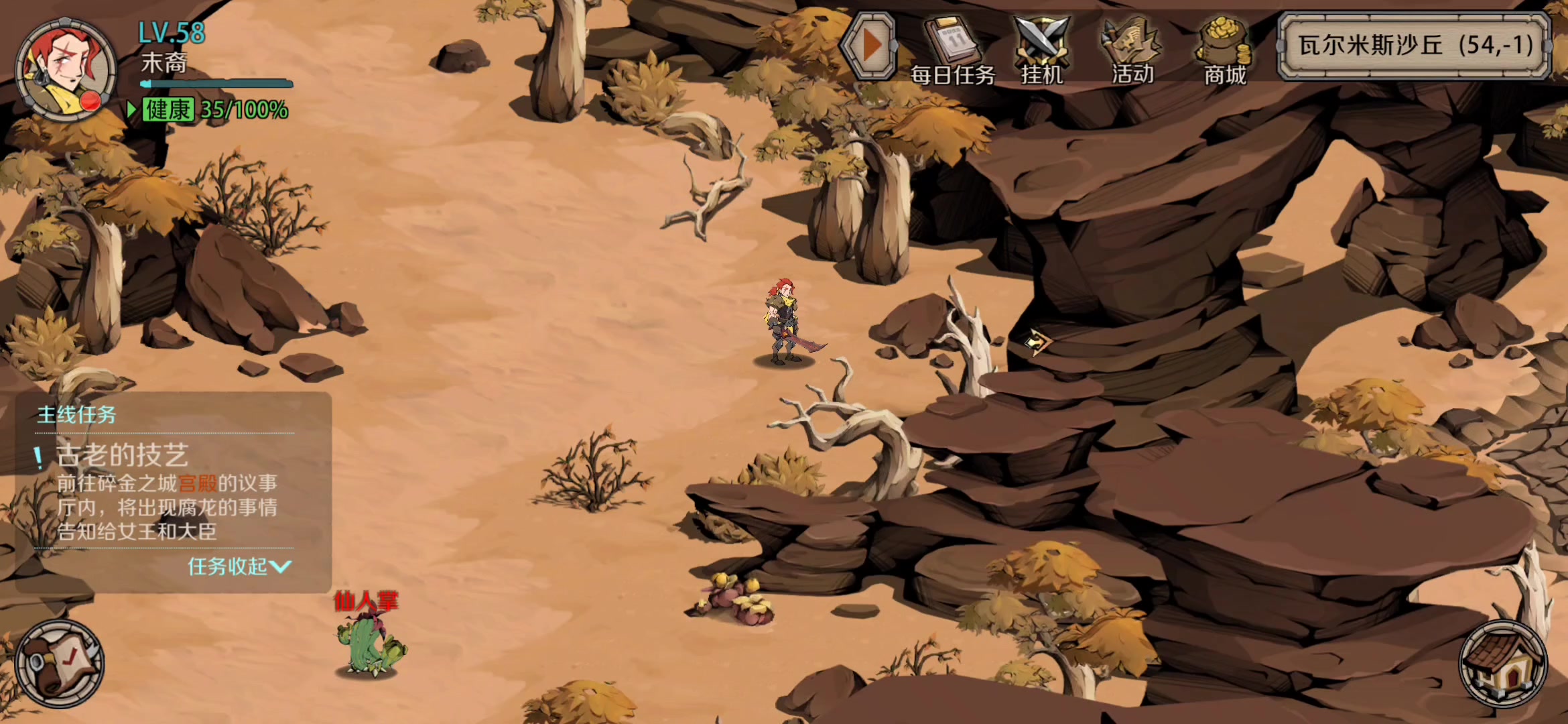Start 挂机 auto-battle mode
Image resolution: width=1568 pixels, height=724 pixels.
tap(1041, 51)
